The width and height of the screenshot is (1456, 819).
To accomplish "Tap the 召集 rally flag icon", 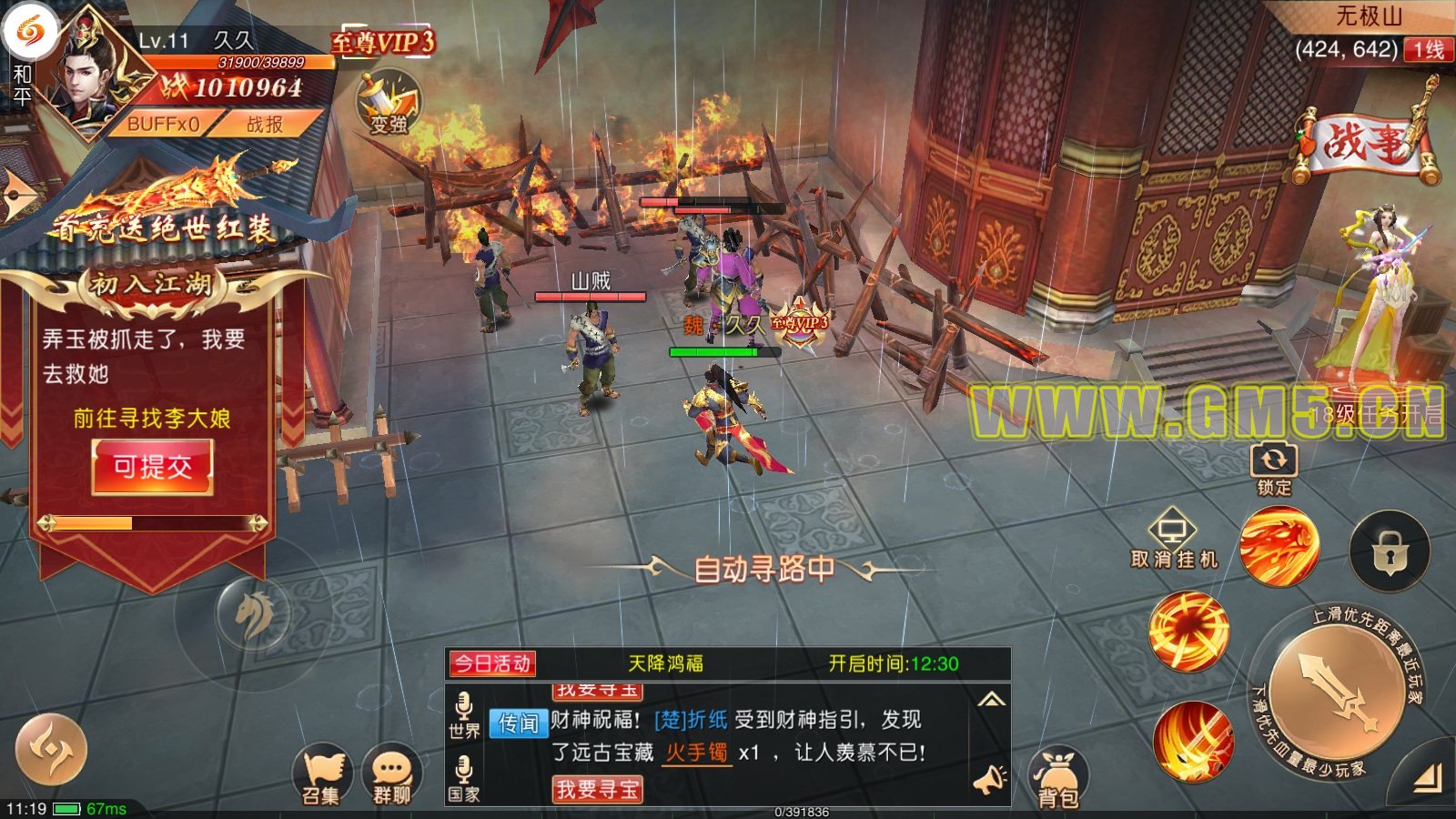I will point(321,776).
